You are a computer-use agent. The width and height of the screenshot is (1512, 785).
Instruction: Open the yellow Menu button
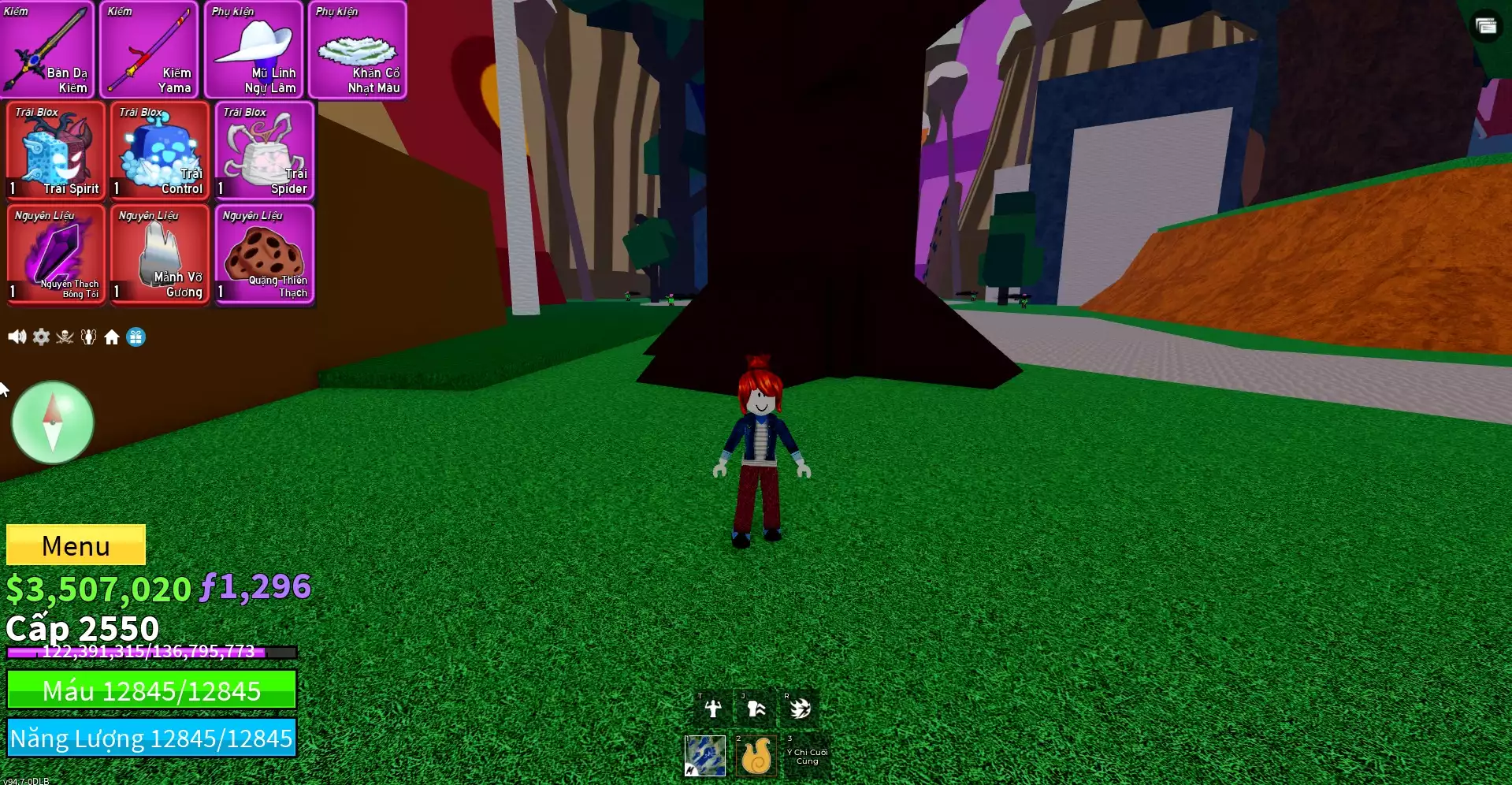[76, 545]
